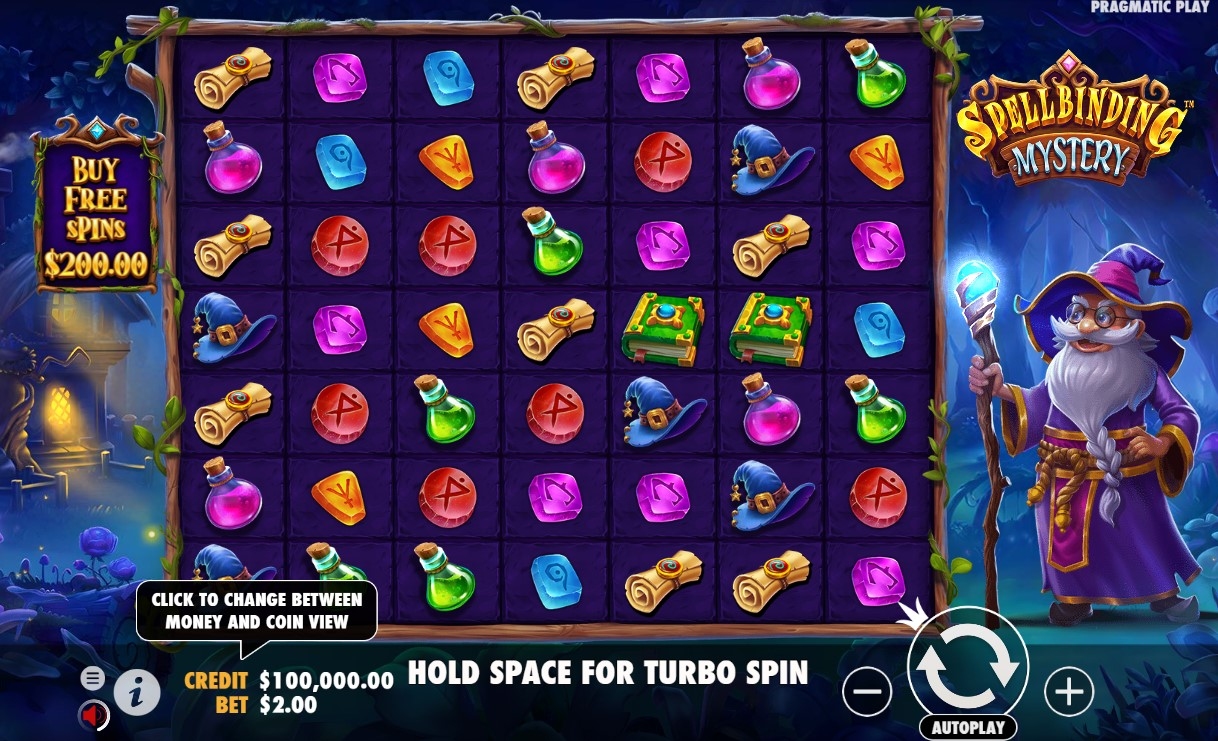Open the hamburger settings menu
Viewport: 1218px width, 741px height.
[x=92, y=679]
